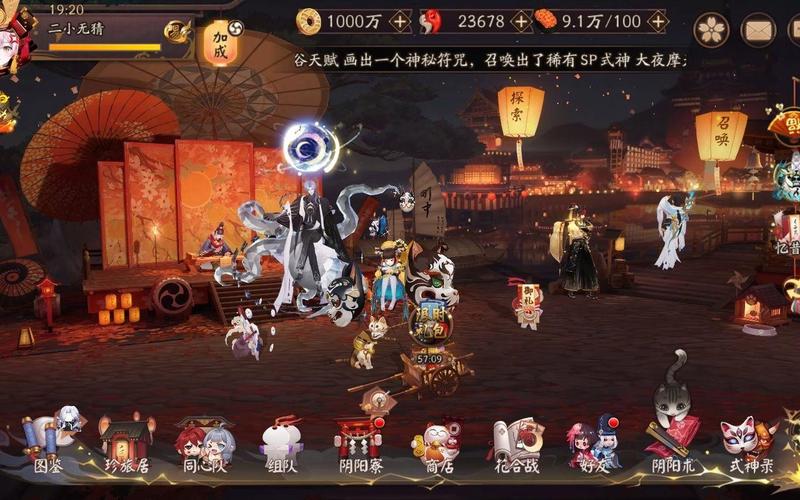Enter the 阴阳寮 guild menu

[x=359, y=442]
